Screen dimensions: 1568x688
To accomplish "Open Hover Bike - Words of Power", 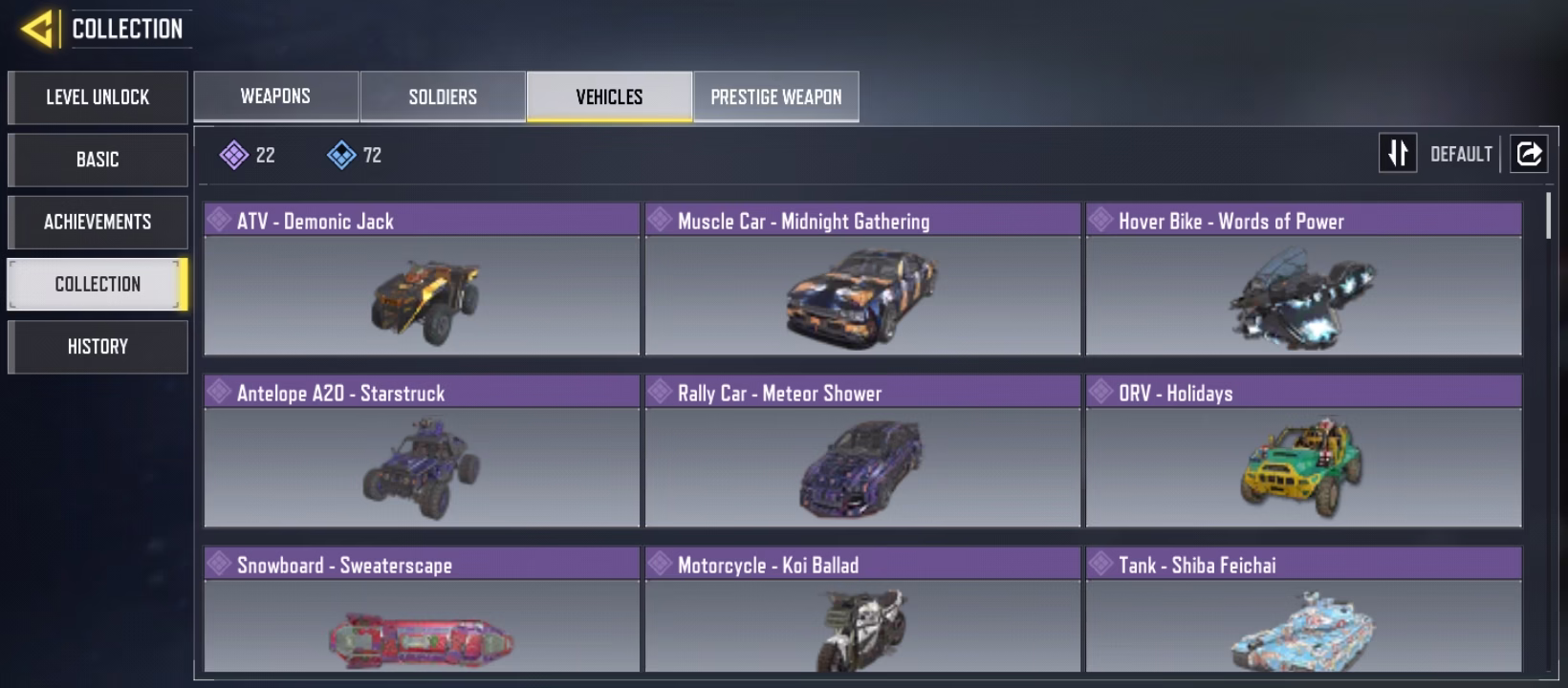I will click(x=1303, y=279).
